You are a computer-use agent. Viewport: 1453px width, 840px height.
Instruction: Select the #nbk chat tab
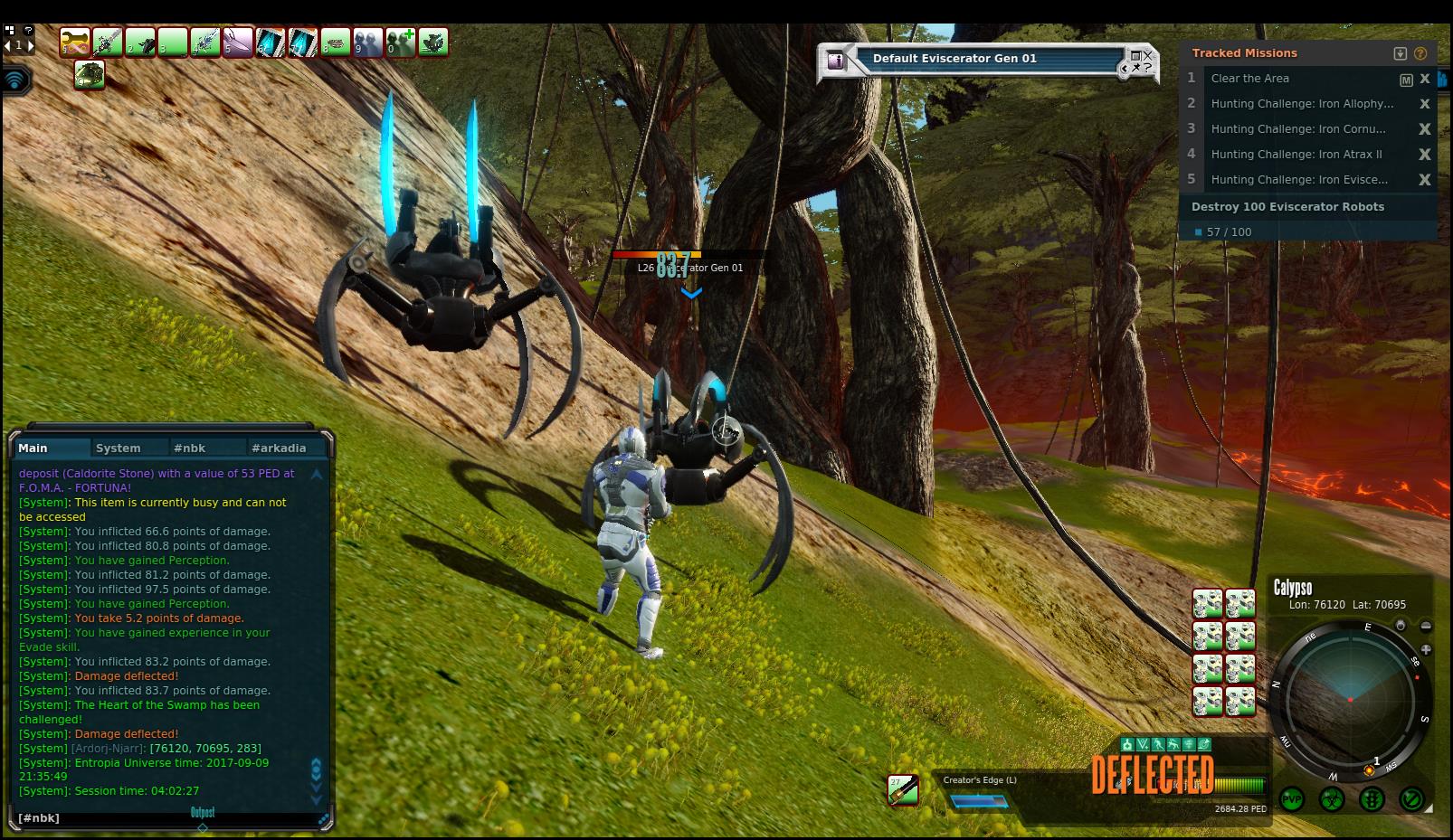189,448
